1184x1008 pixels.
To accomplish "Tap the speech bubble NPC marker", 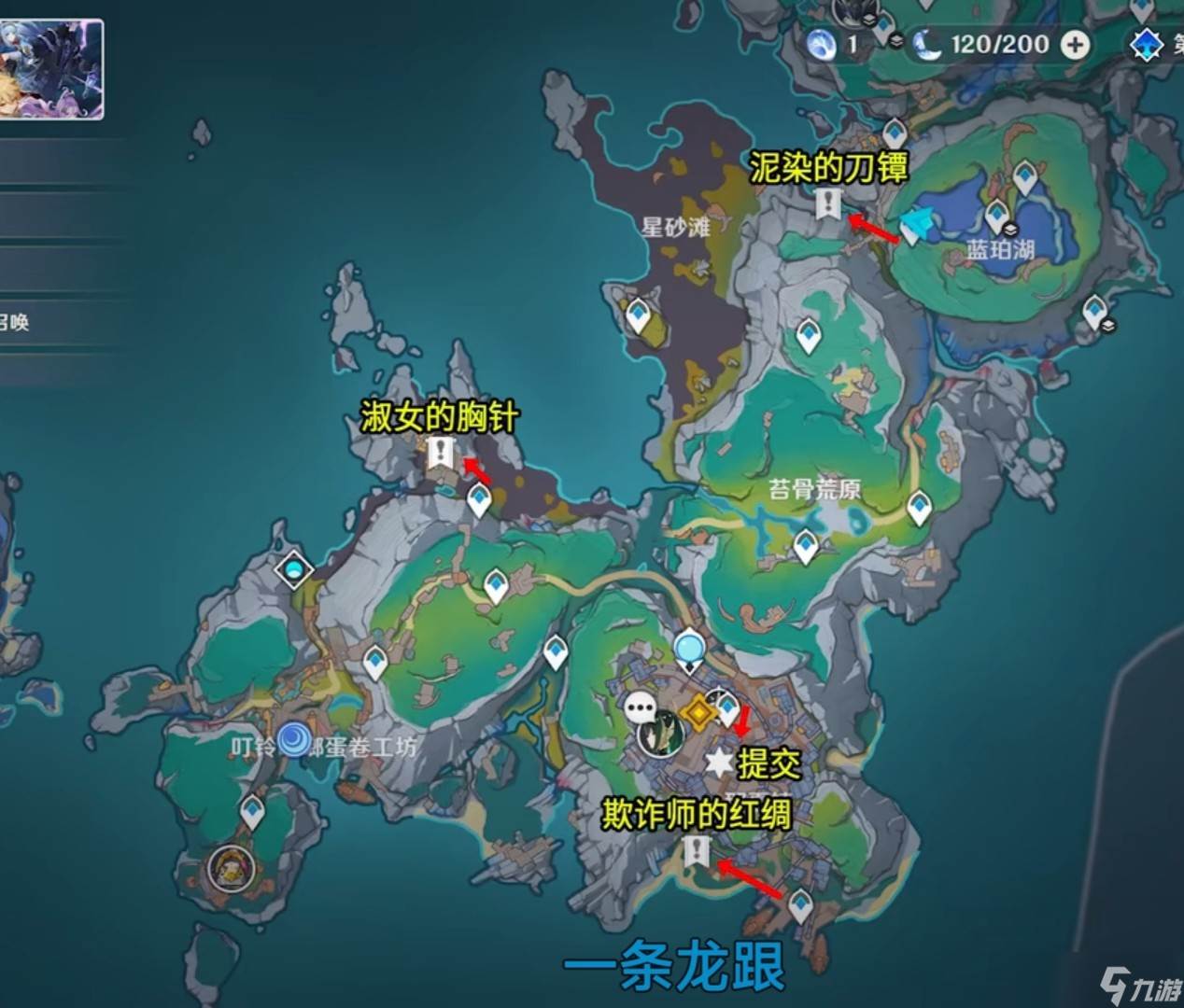I will (x=641, y=708).
